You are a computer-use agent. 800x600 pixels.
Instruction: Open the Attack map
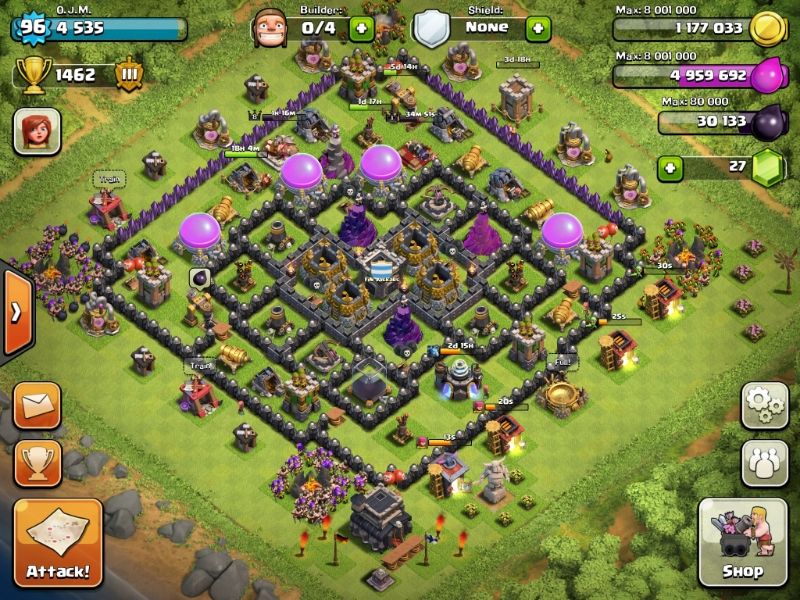(58, 543)
